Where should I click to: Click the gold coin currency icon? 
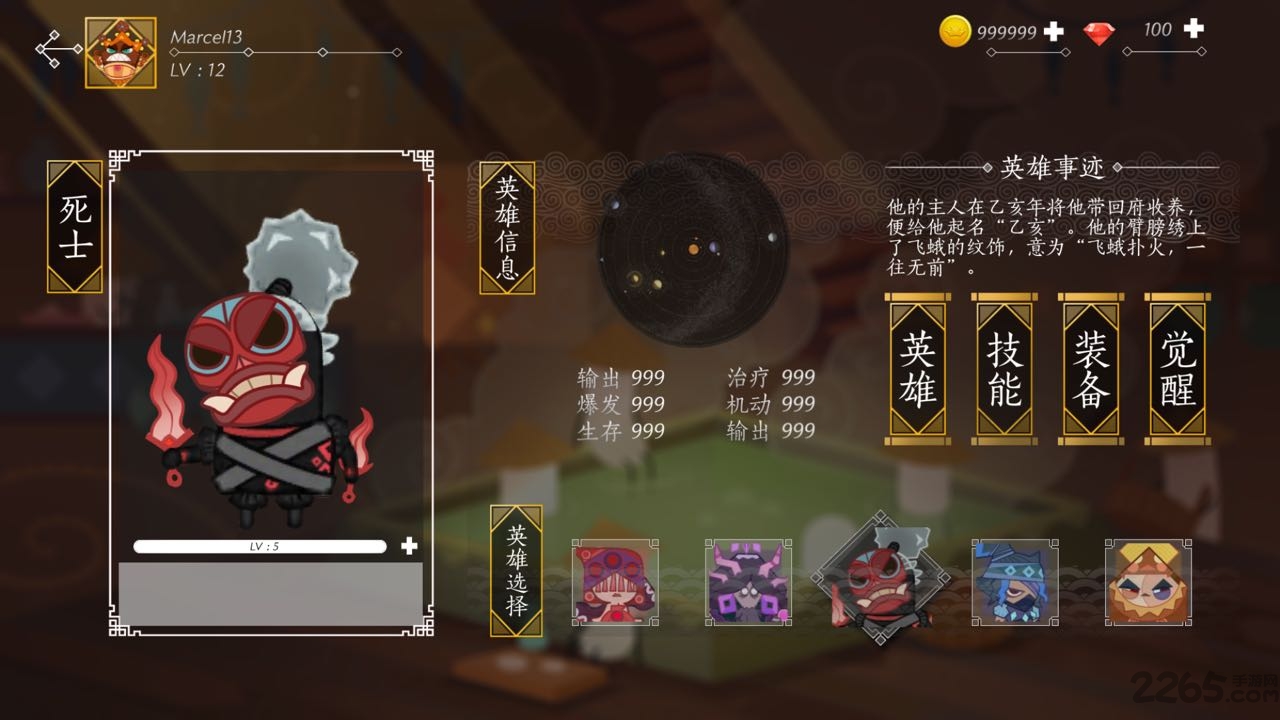(954, 31)
